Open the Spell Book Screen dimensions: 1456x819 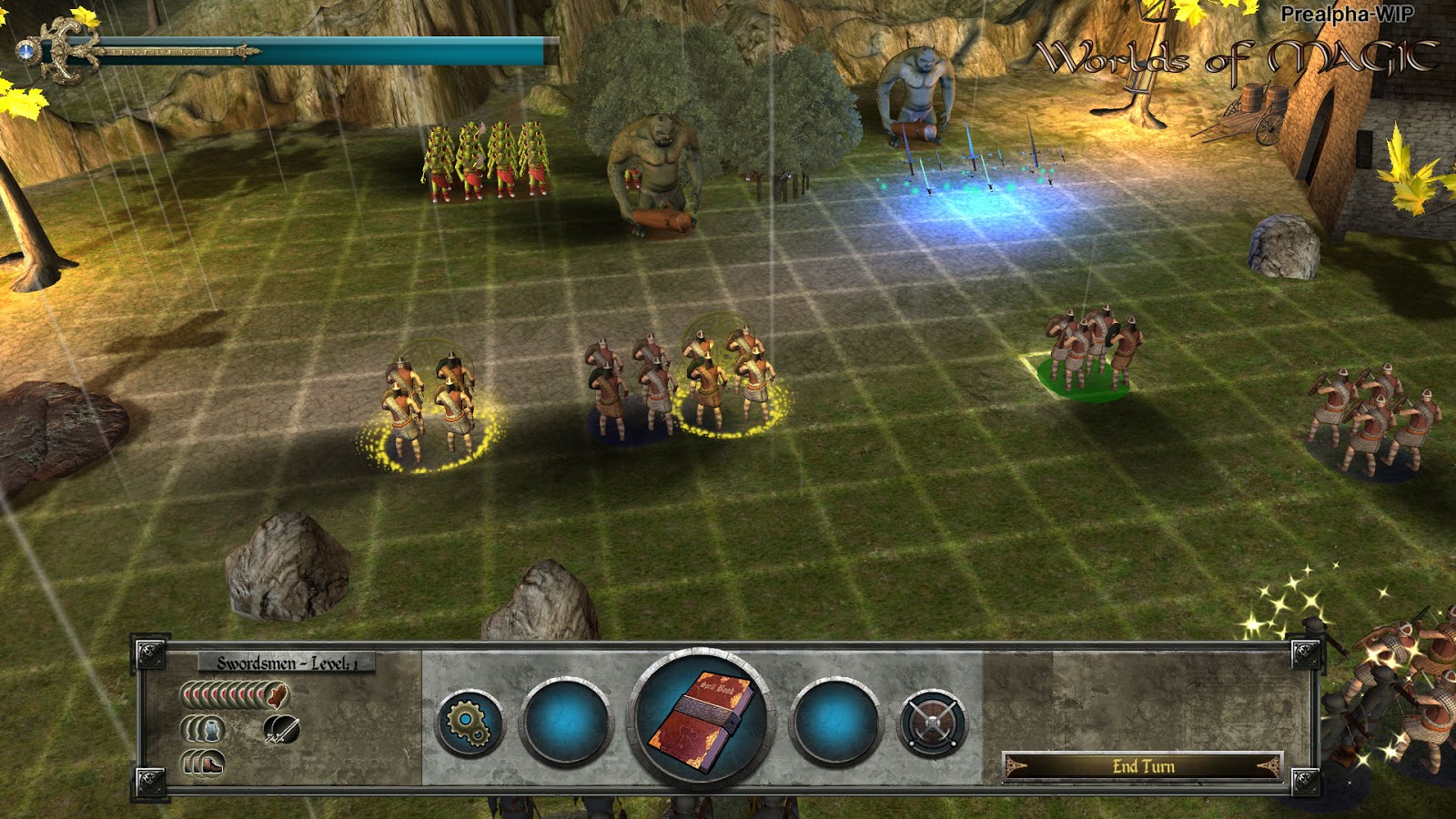pyautogui.click(x=701, y=722)
